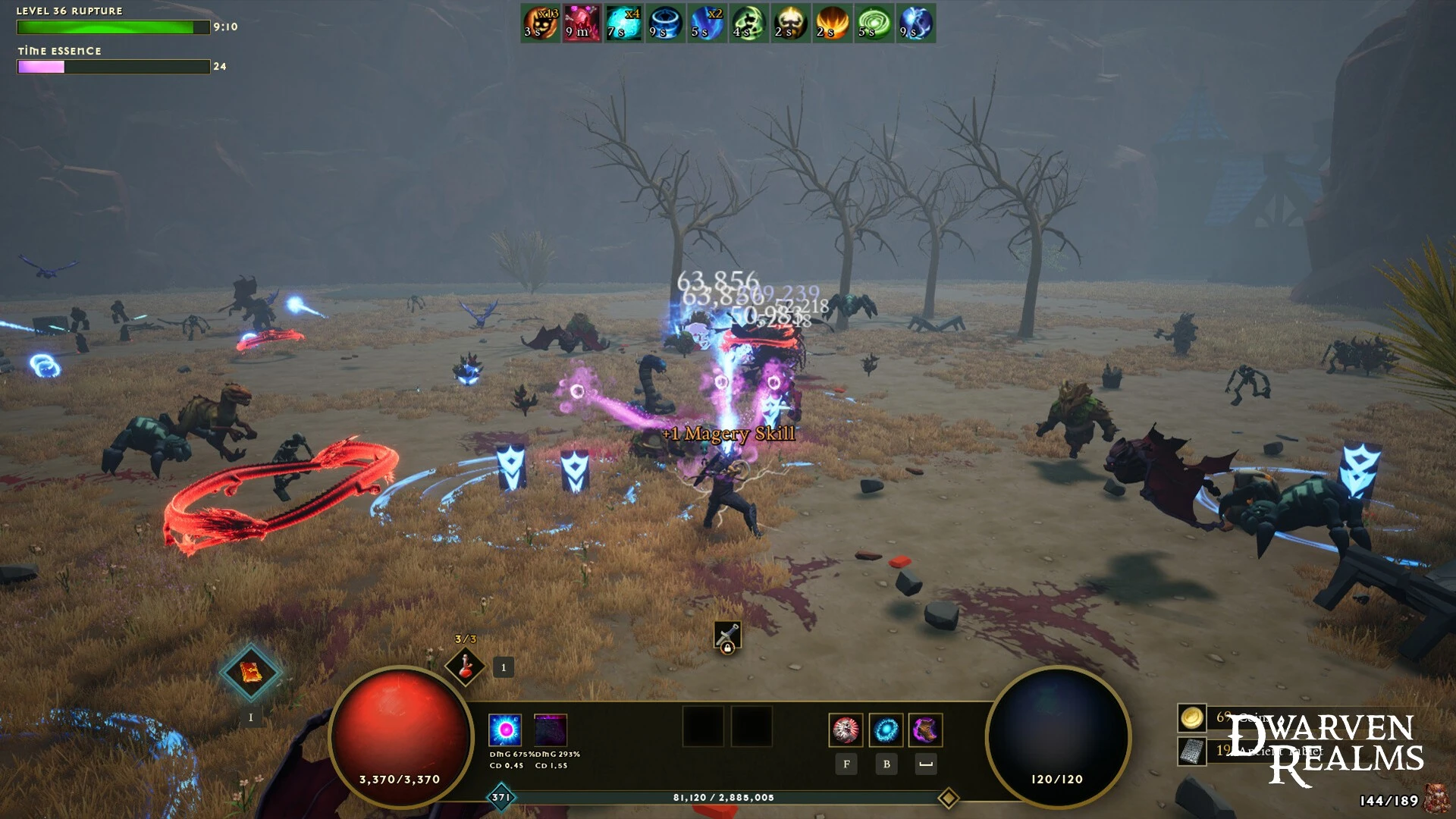Inspect the green running figure buff
The width and height of the screenshot is (1456, 819).
pyautogui.click(x=748, y=24)
